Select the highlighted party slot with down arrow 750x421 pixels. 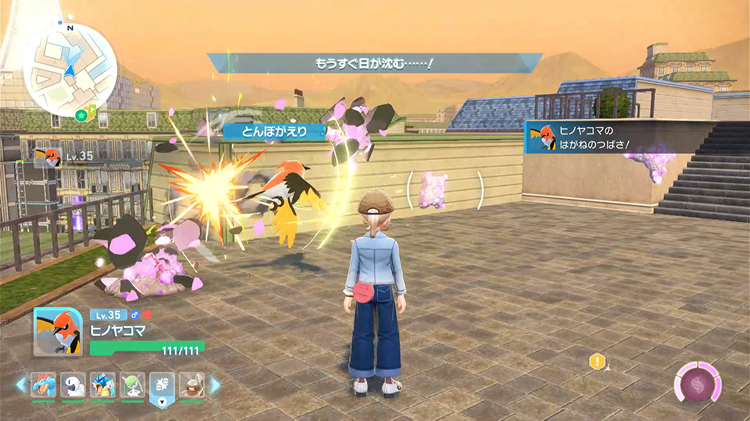162,386
